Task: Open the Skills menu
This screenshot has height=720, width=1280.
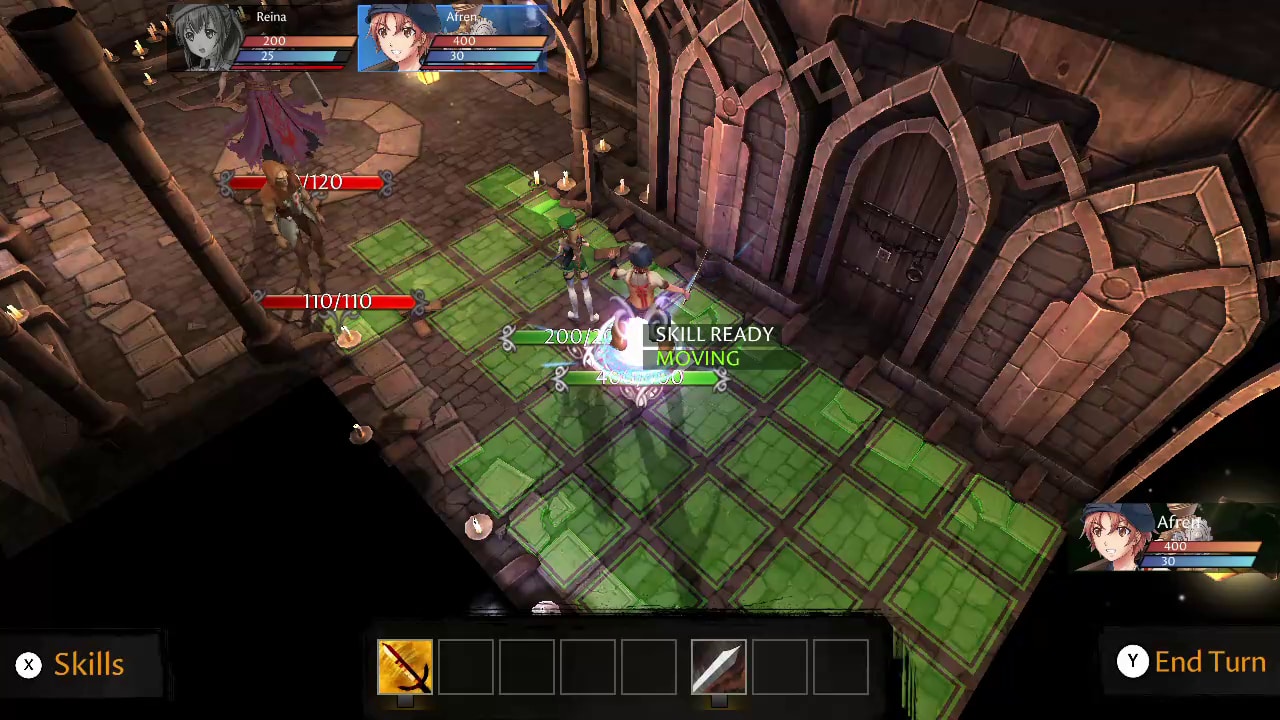Action: coord(88,663)
